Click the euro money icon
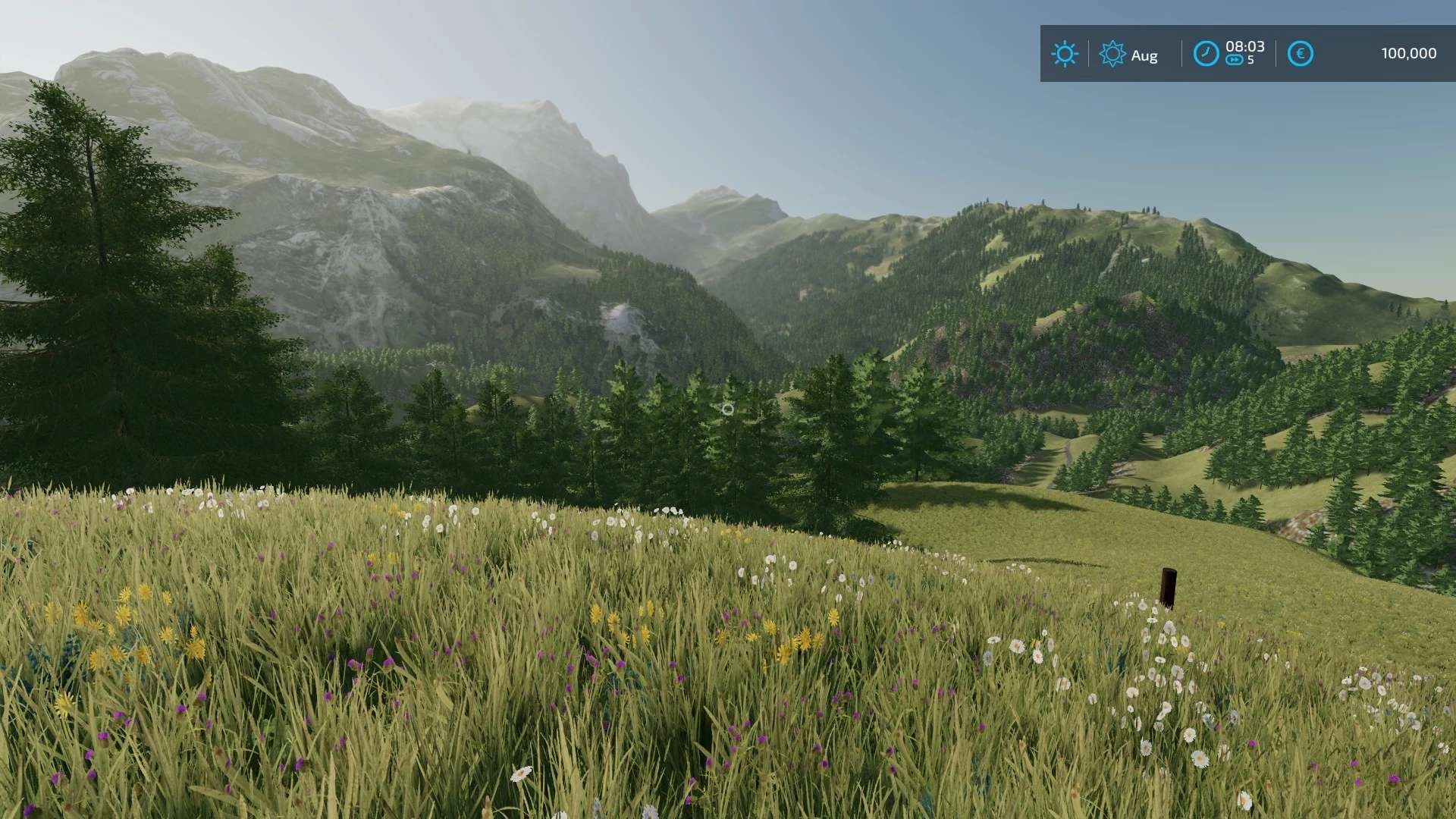Viewport: 1456px width, 819px height. pyautogui.click(x=1300, y=54)
